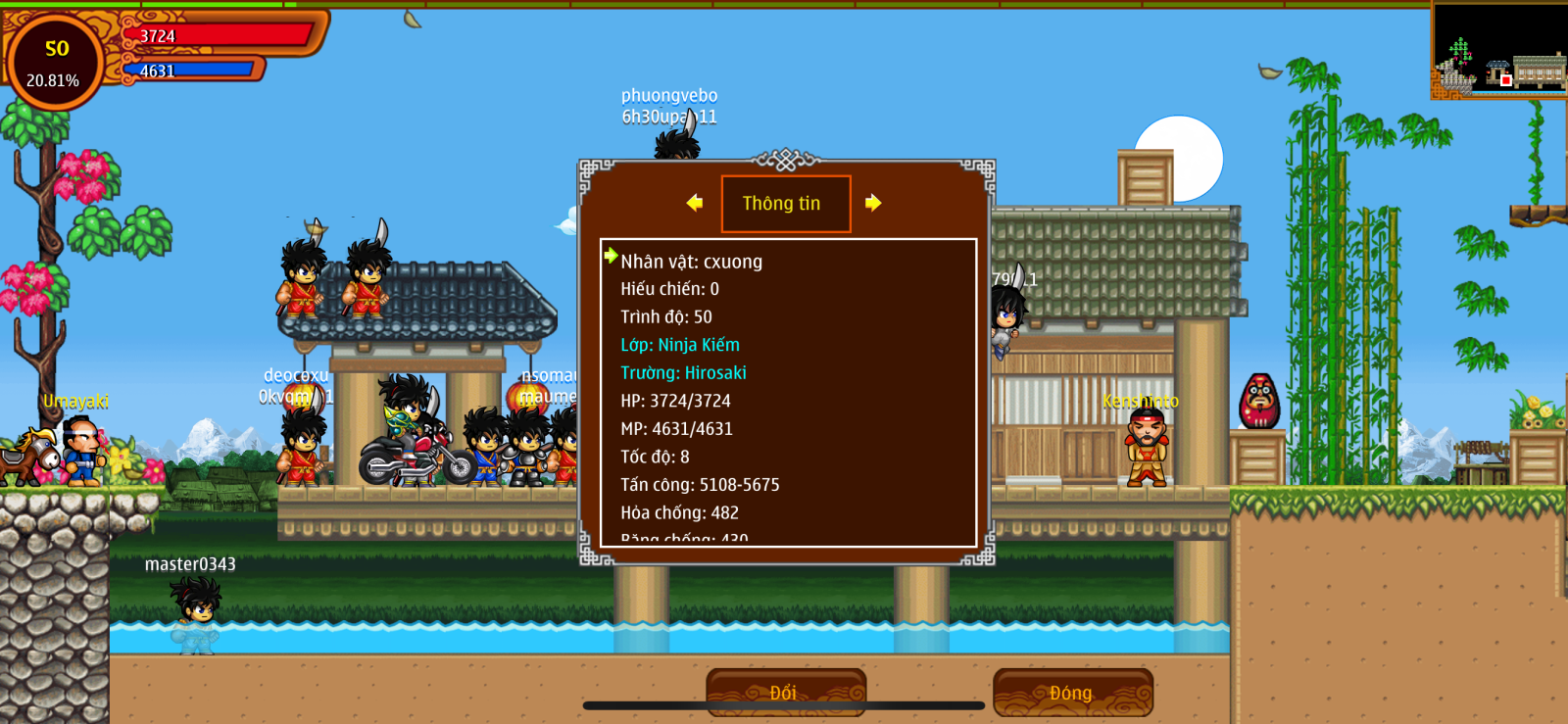Viewport: 1568px width, 724px height.
Task: Select the Tấn công stat row
Action: [700, 485]
